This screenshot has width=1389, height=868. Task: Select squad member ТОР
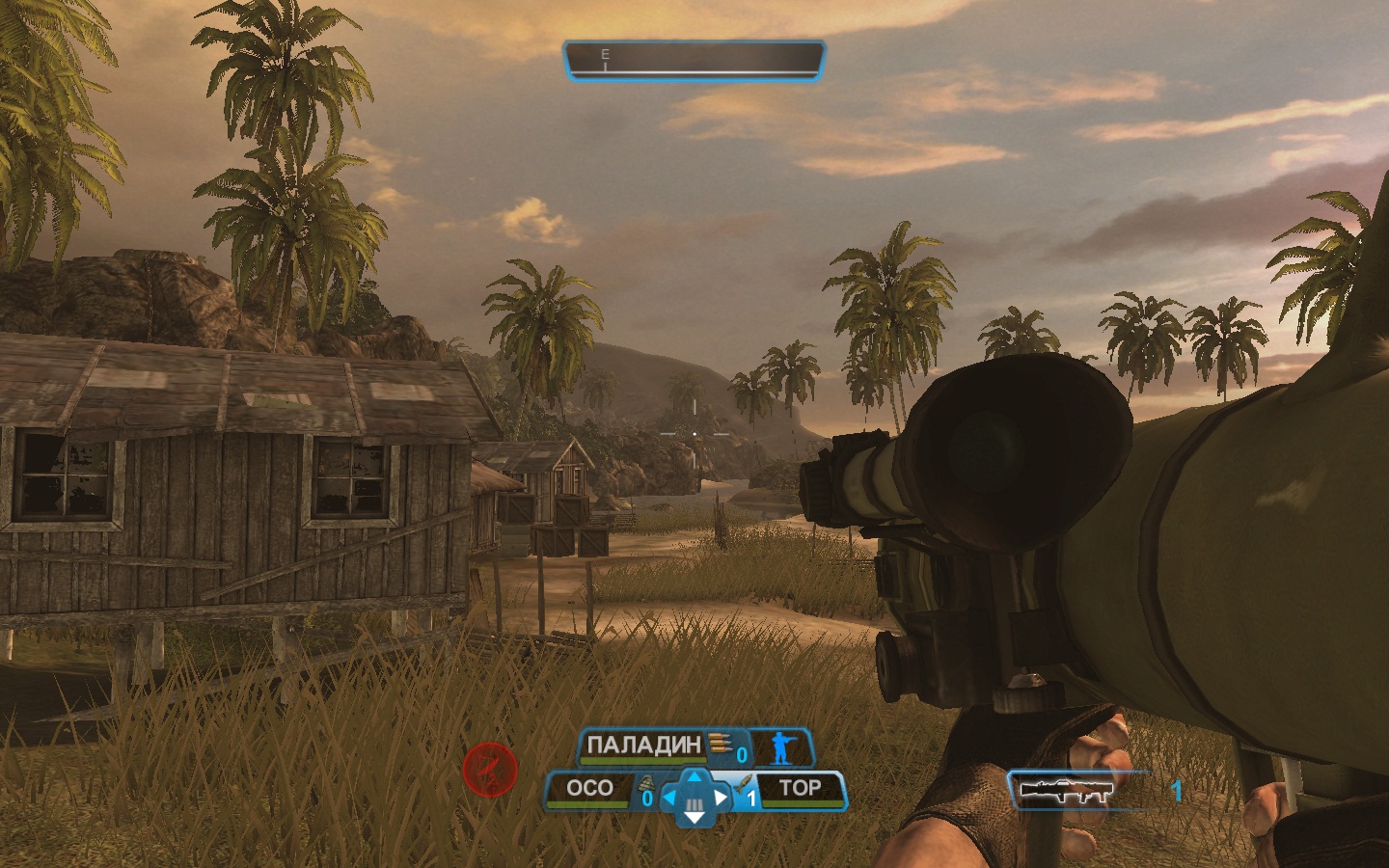click(x=800, y=789)
